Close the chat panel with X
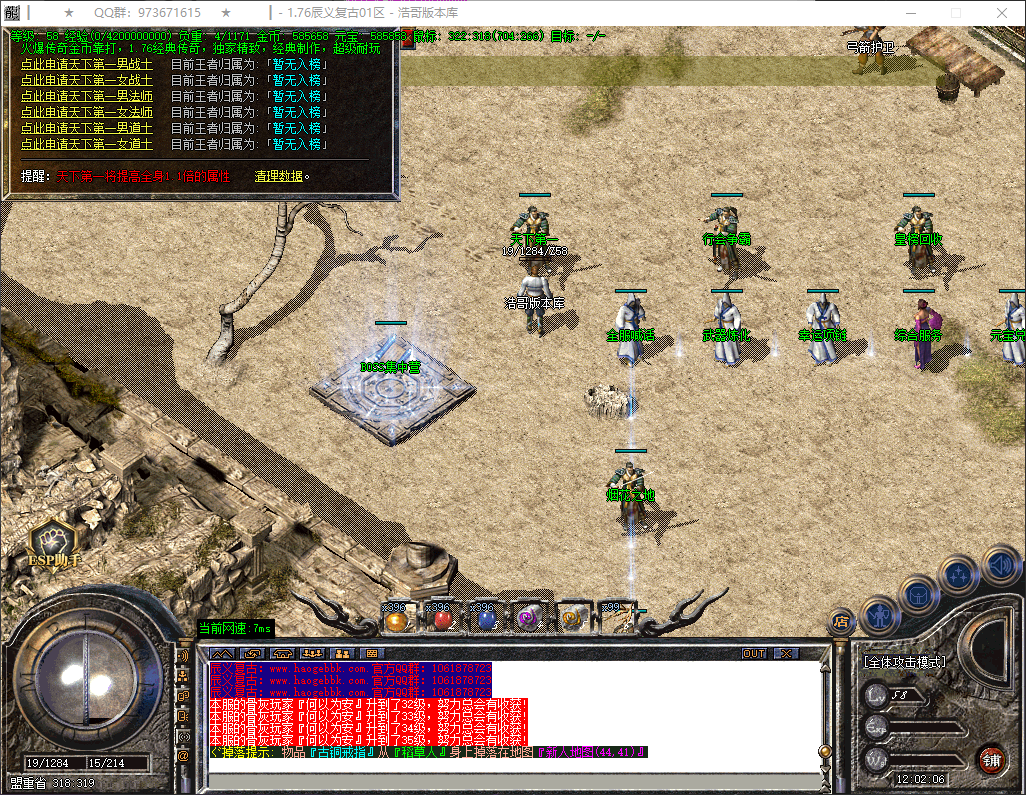 787,653
